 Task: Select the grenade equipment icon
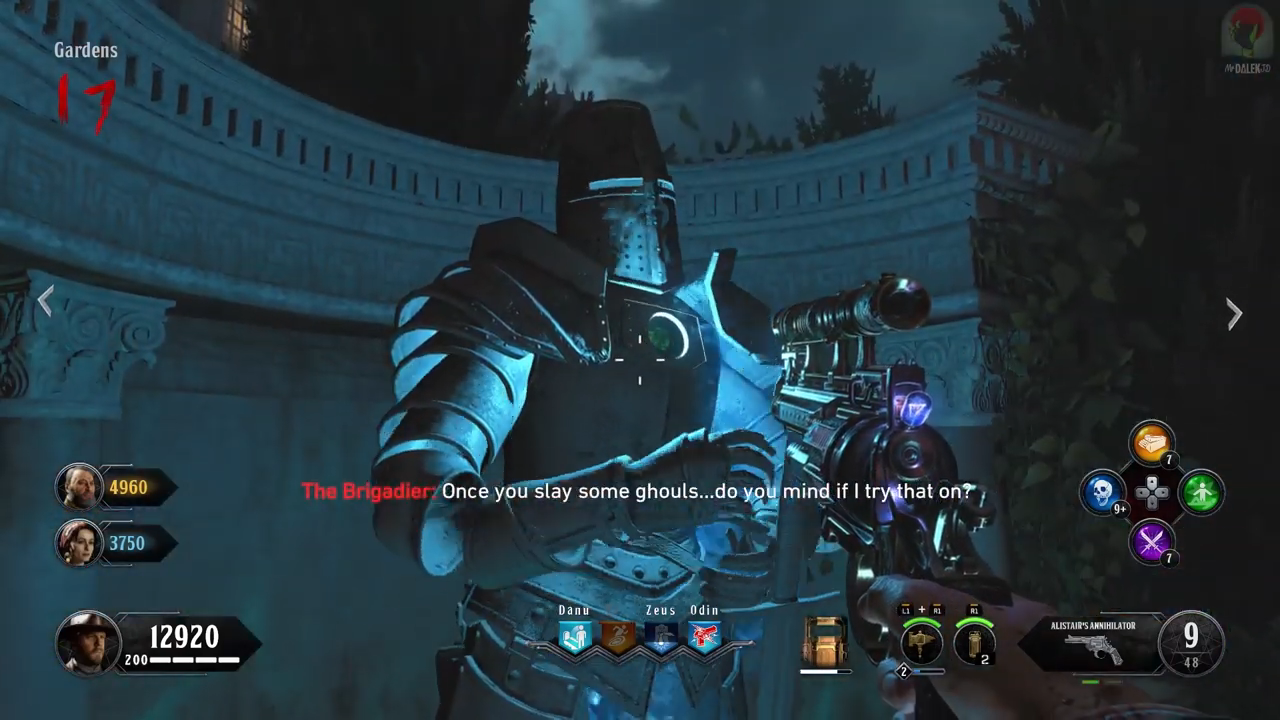point(973,643)
